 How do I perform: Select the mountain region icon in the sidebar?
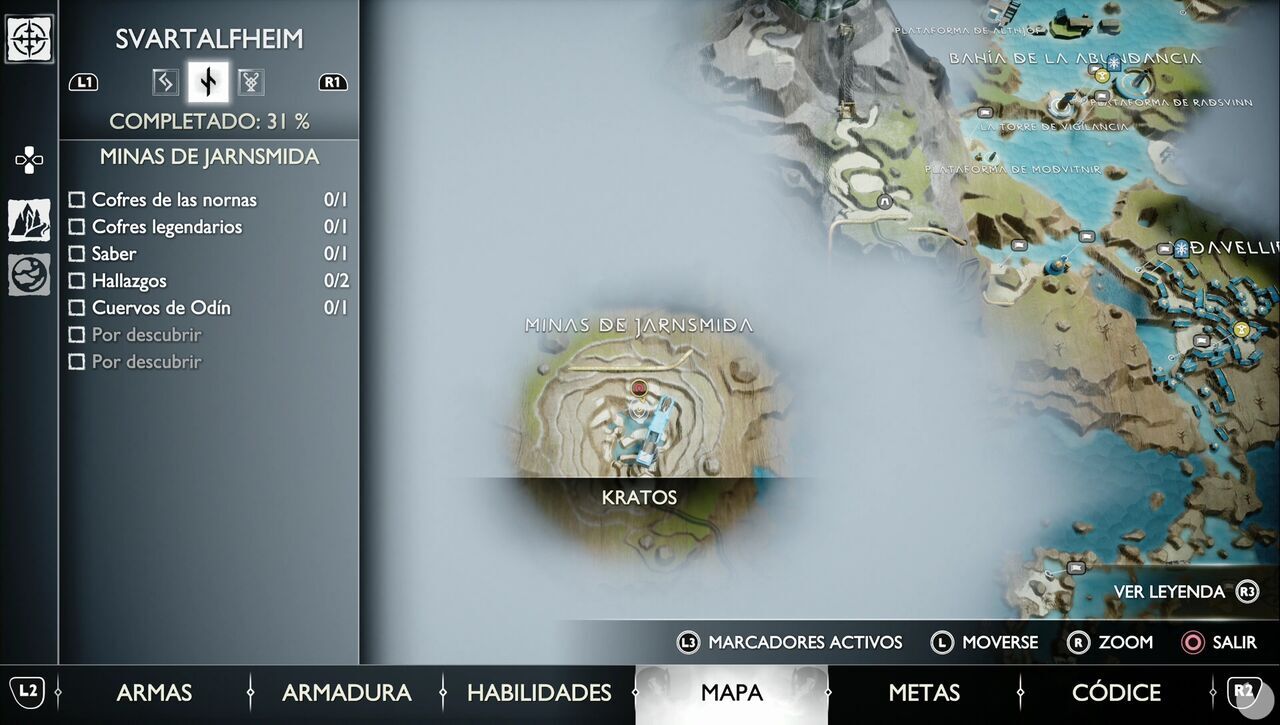click(x=27, y=218)
